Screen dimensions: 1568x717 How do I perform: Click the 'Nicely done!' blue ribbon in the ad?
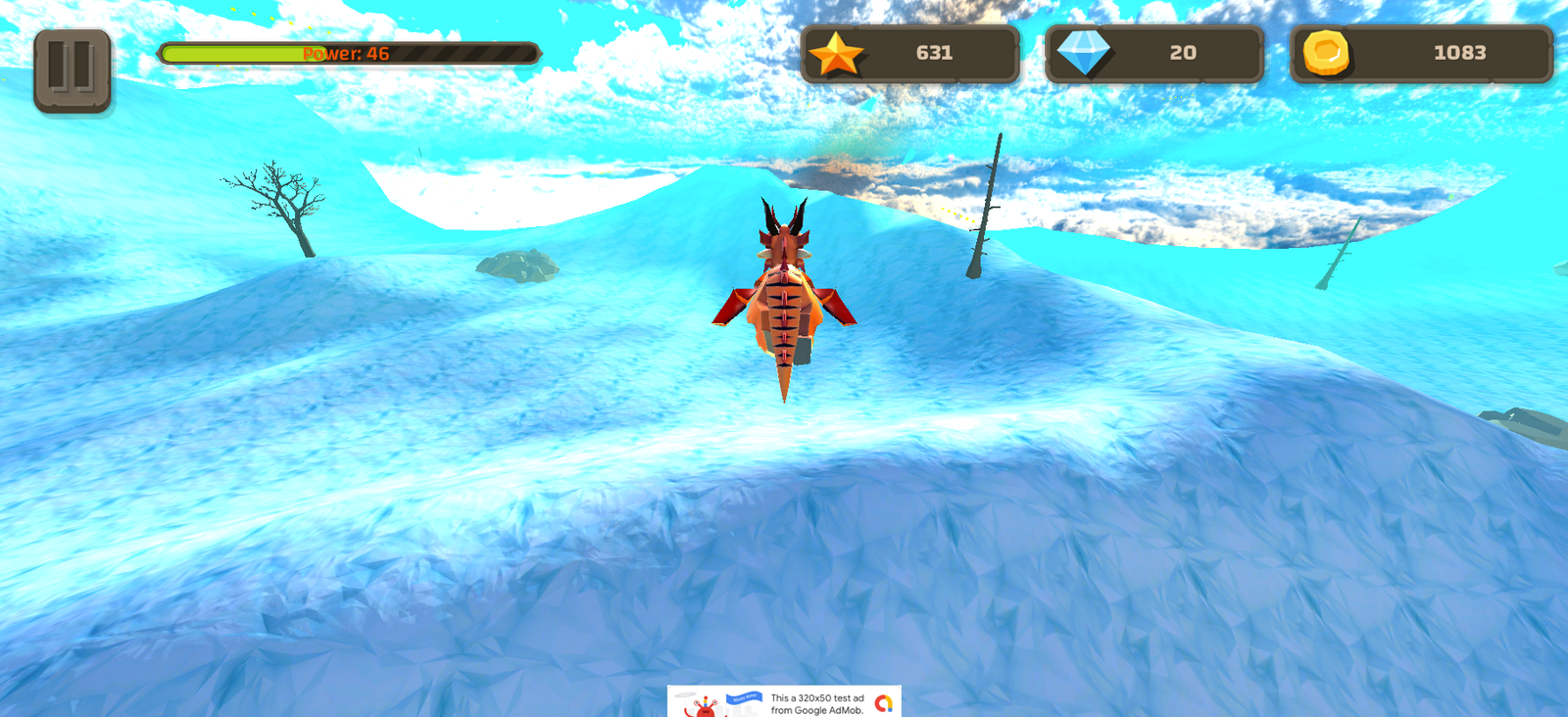click(742, 699)
